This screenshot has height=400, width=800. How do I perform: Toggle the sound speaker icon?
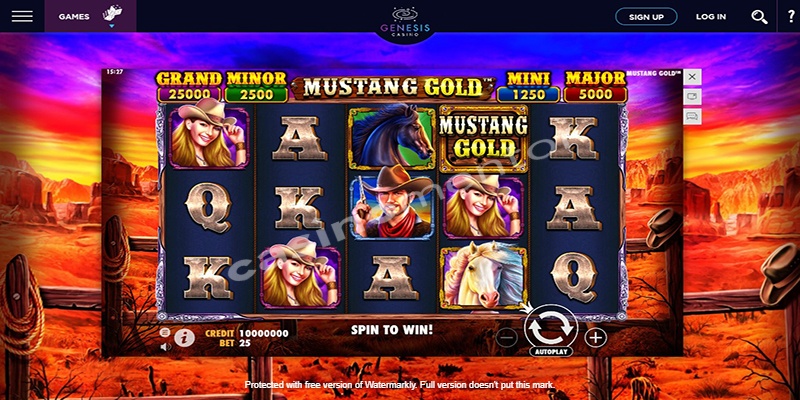coord(165,345)
